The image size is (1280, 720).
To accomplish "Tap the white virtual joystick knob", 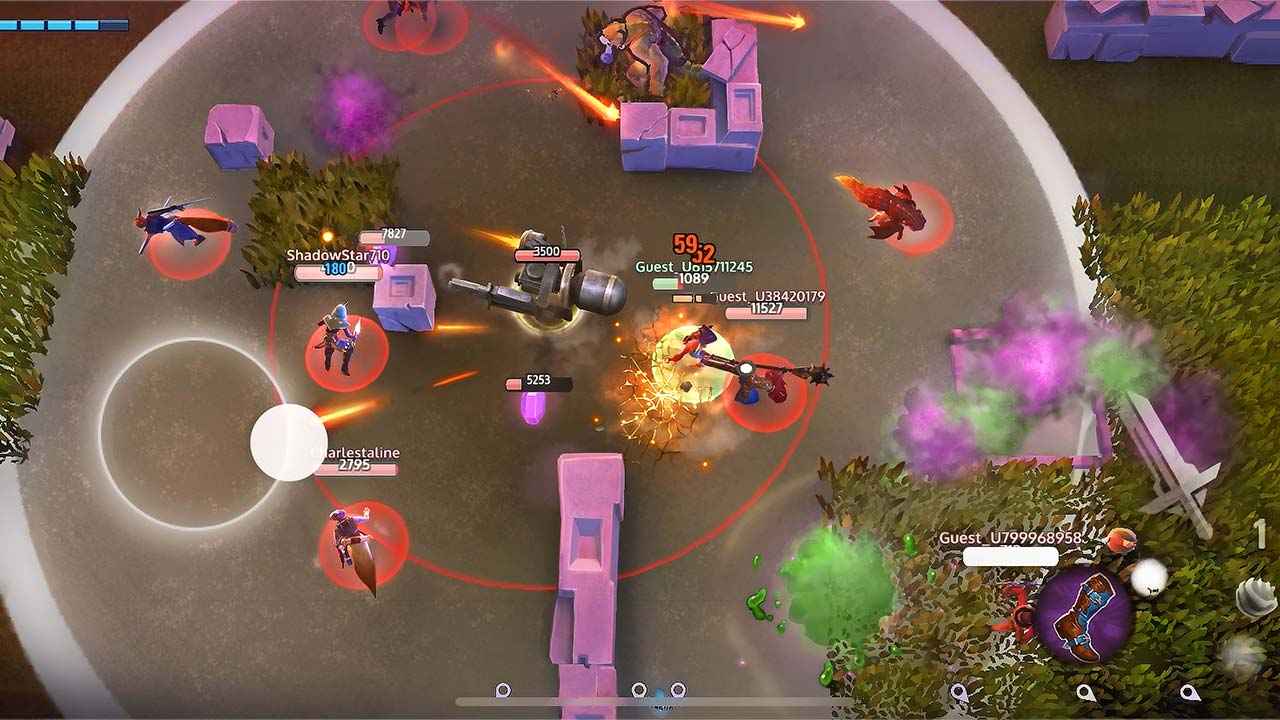I will (x=289, y=442).
